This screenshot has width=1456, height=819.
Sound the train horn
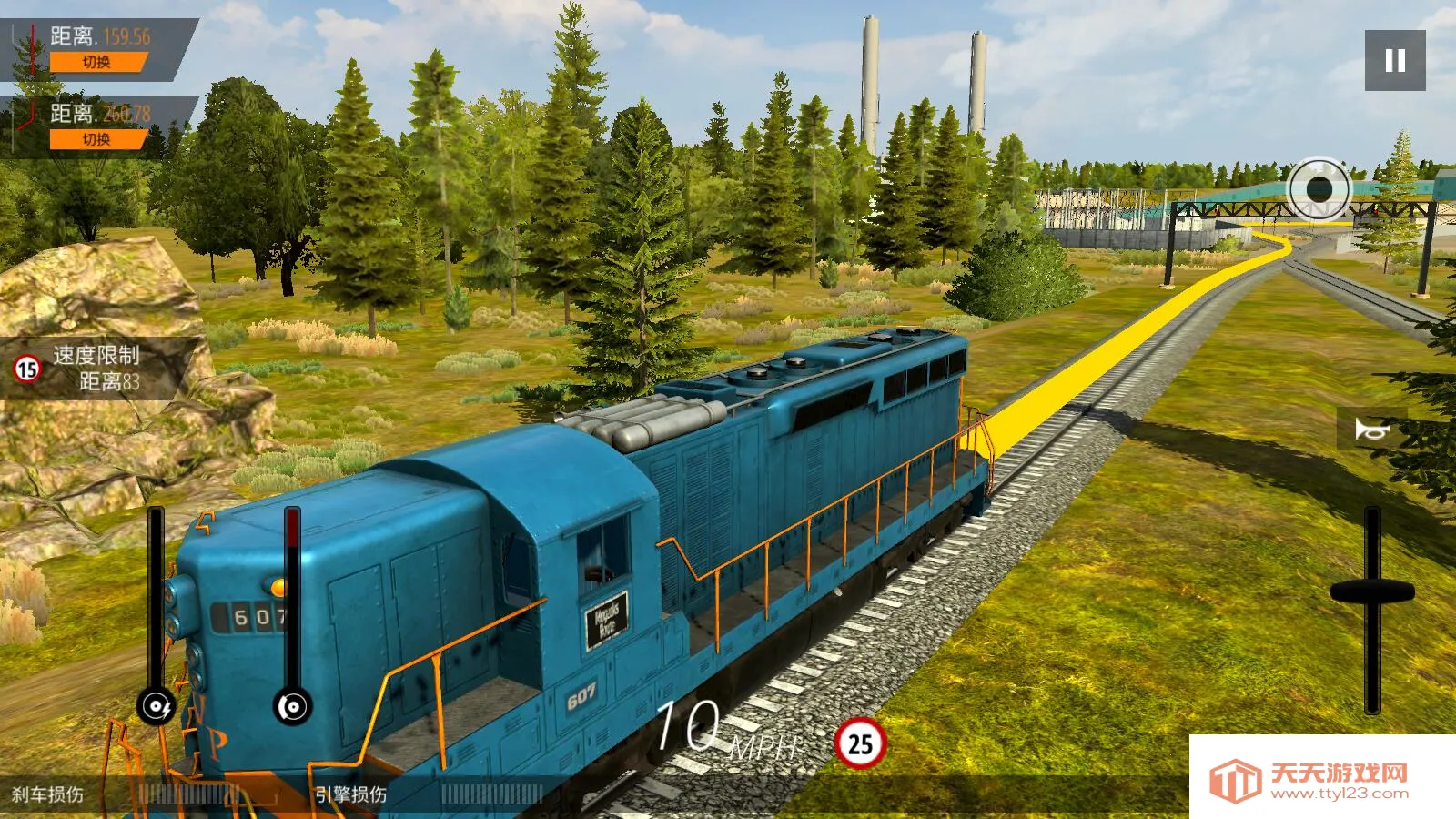pyautogui.click(x=1370, y=429)
